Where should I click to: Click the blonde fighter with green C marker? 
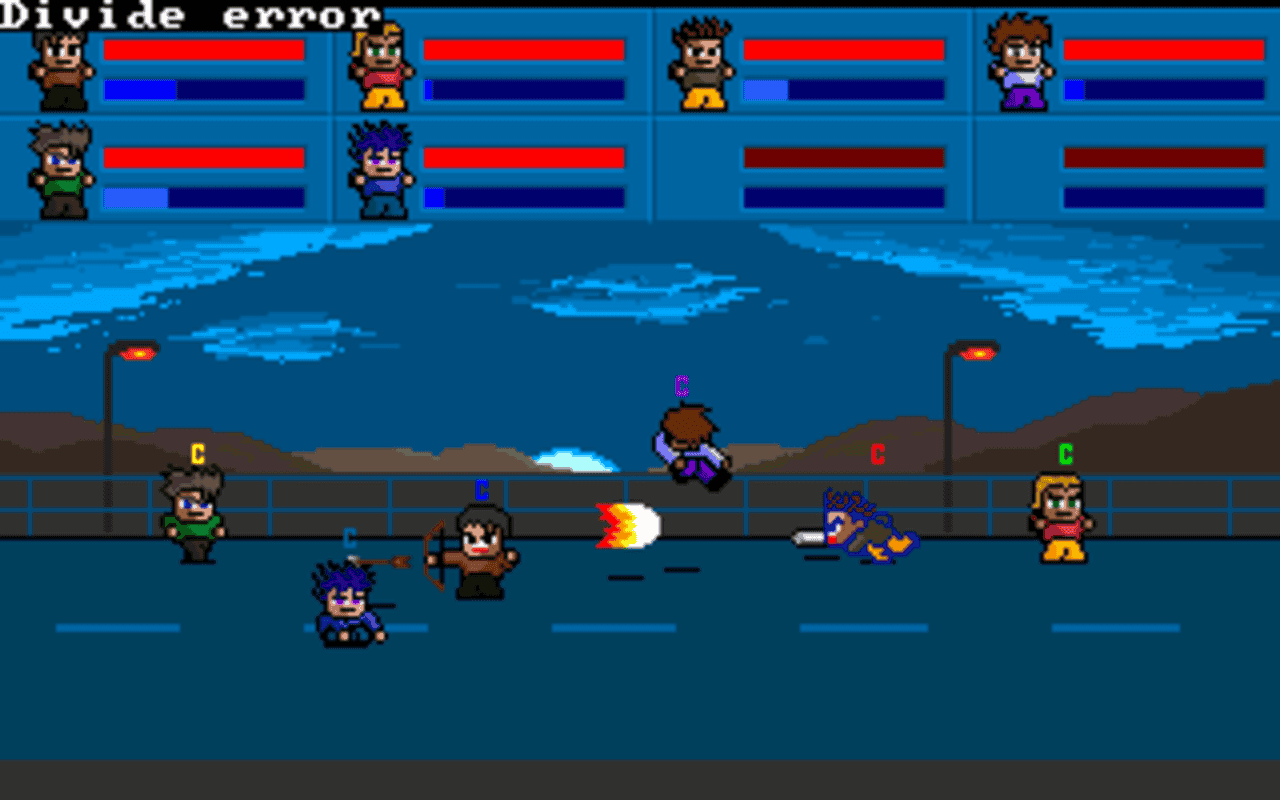[1062, 520]
